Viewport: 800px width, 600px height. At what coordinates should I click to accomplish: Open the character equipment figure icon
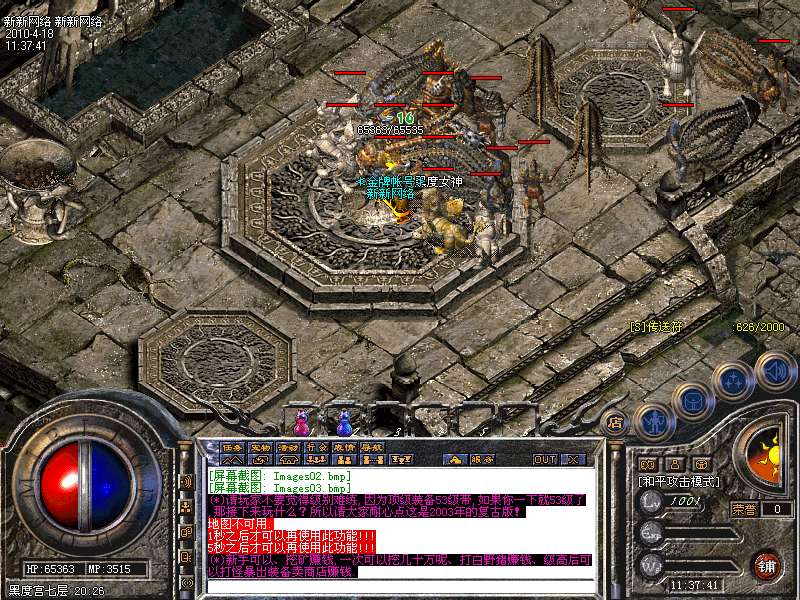coord(653,421)
